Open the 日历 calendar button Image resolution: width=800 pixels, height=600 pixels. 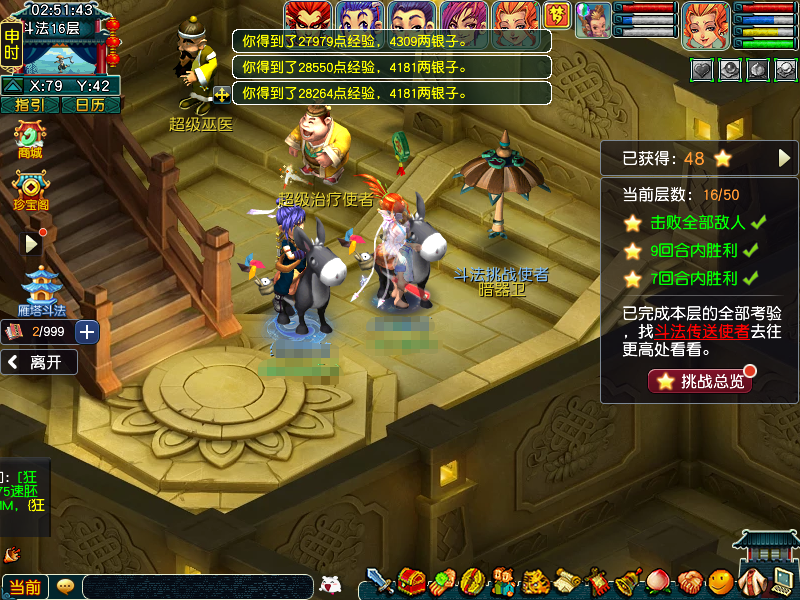90,105
